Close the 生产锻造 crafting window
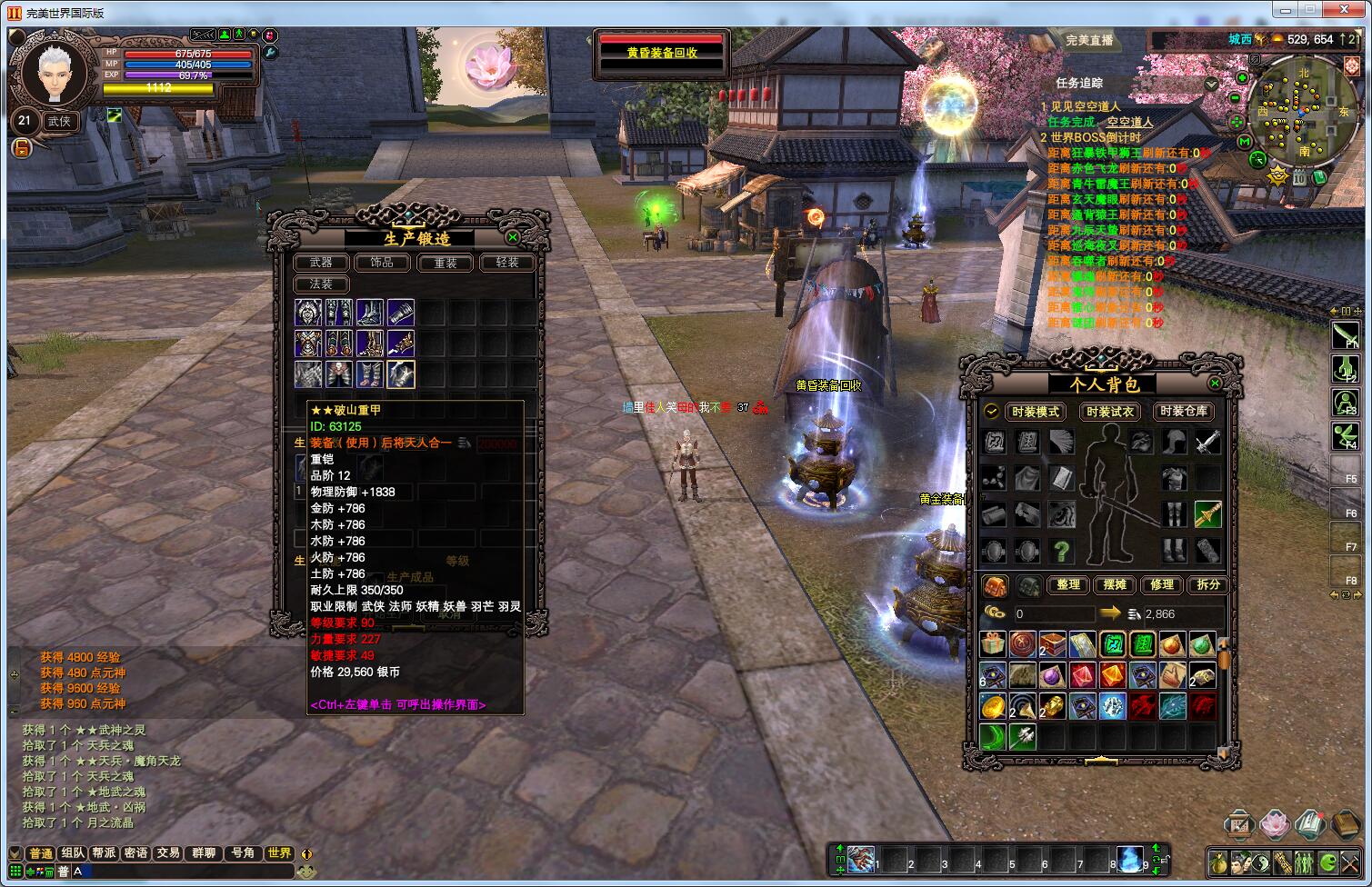 click(x=513, y=237)
